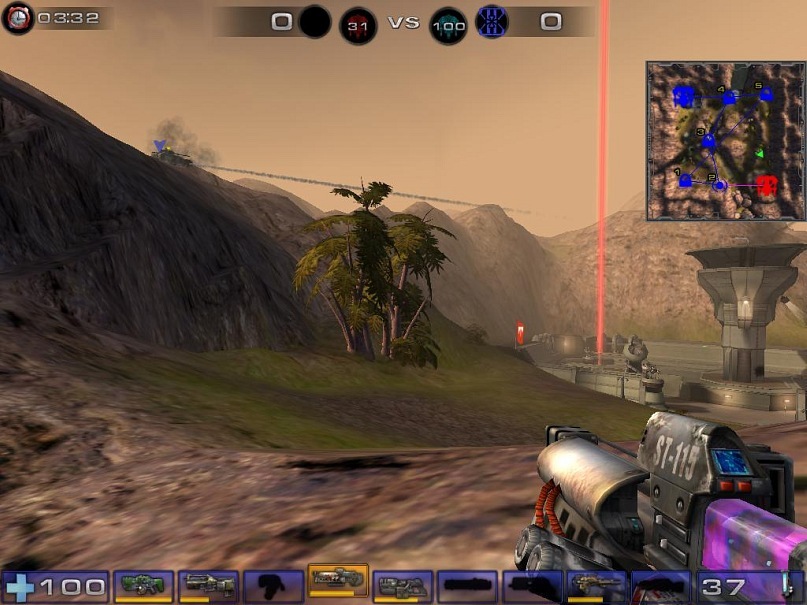Click the green player arrow on minimap
Image resolution: width=807 pixels, height=605 pixels.
[x=759, y=153]
